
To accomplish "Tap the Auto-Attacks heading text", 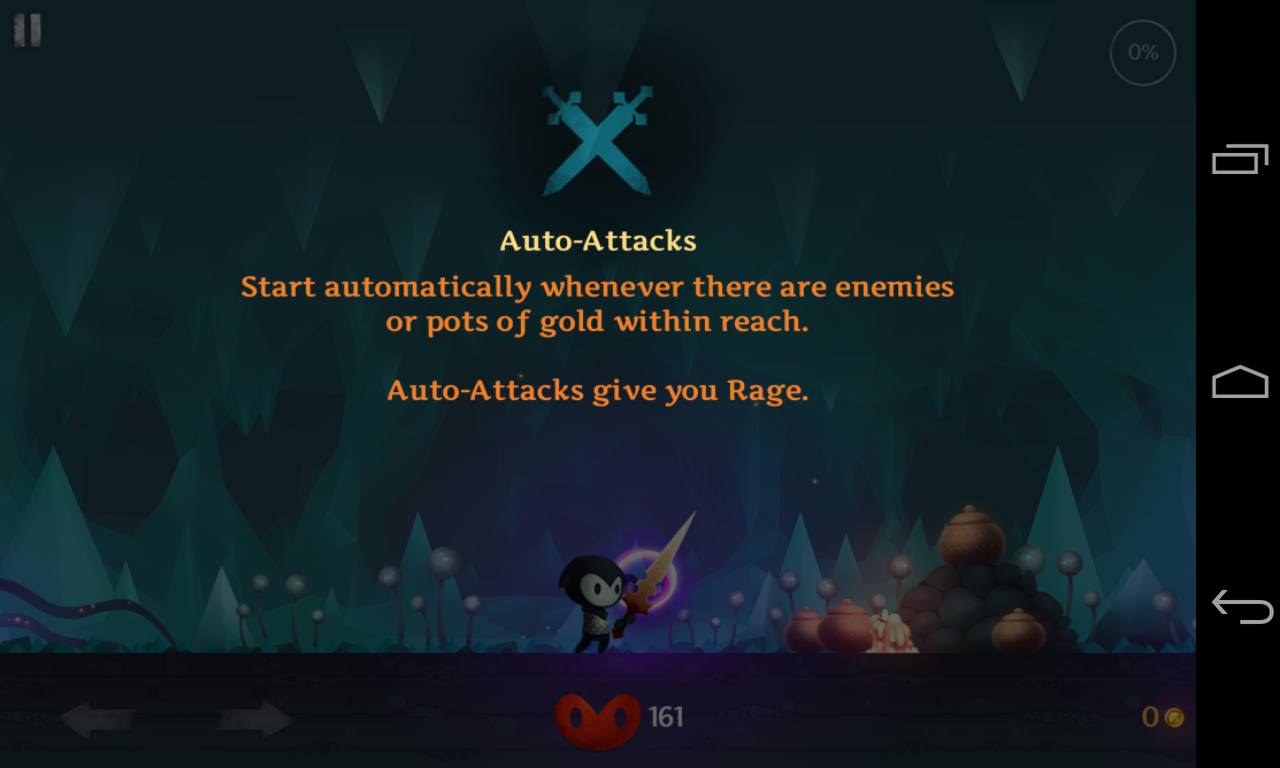I will [x=597, y=240].
